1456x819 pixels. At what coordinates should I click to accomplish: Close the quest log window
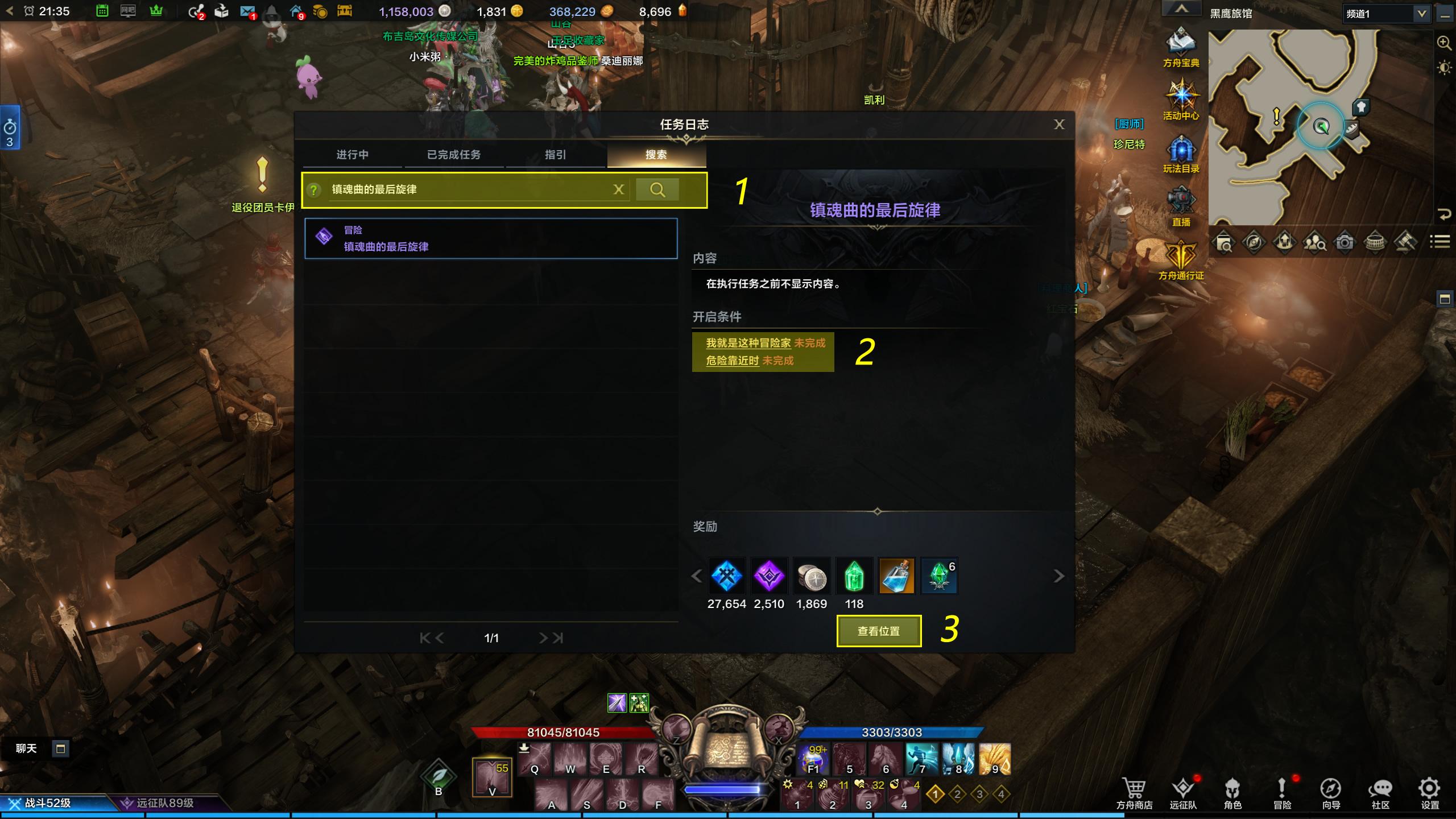coord(1058,125)
